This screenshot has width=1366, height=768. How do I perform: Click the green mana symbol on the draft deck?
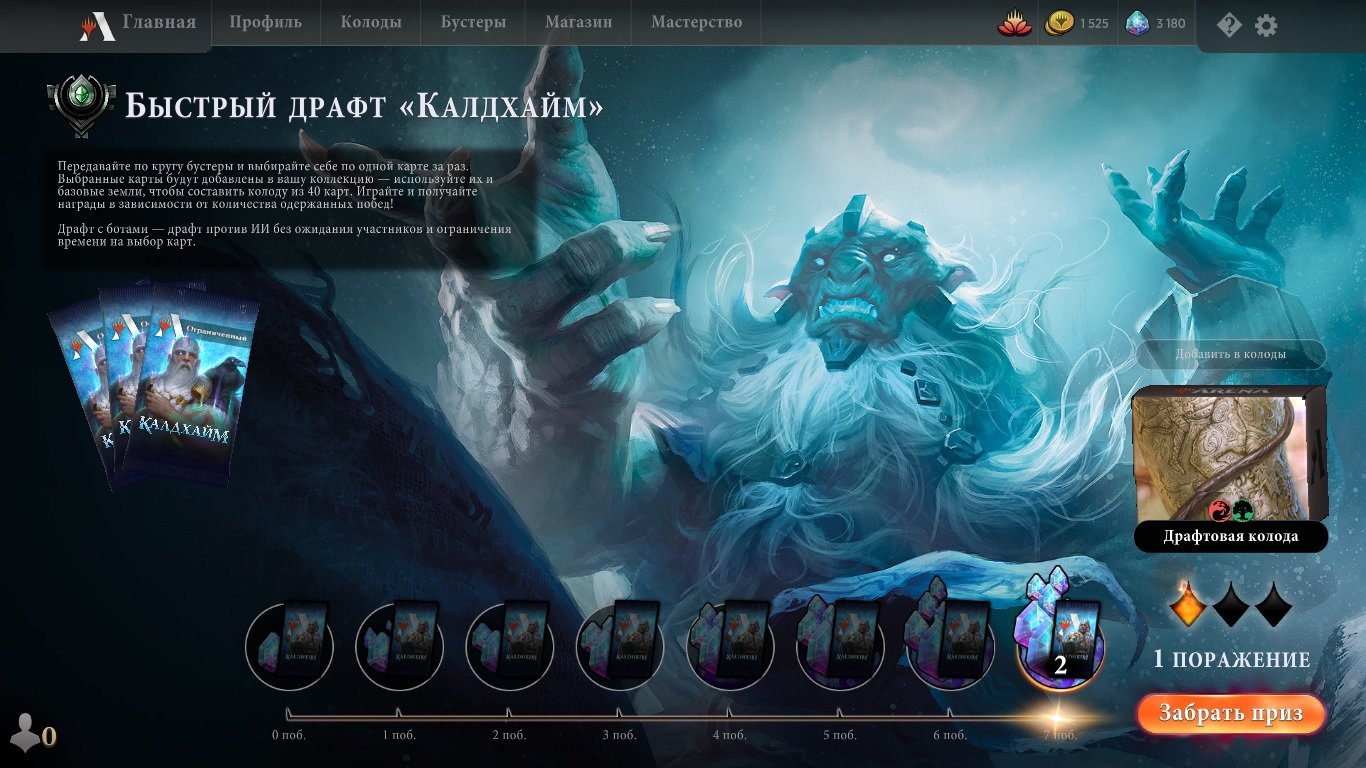click(x=1242, y=510)
